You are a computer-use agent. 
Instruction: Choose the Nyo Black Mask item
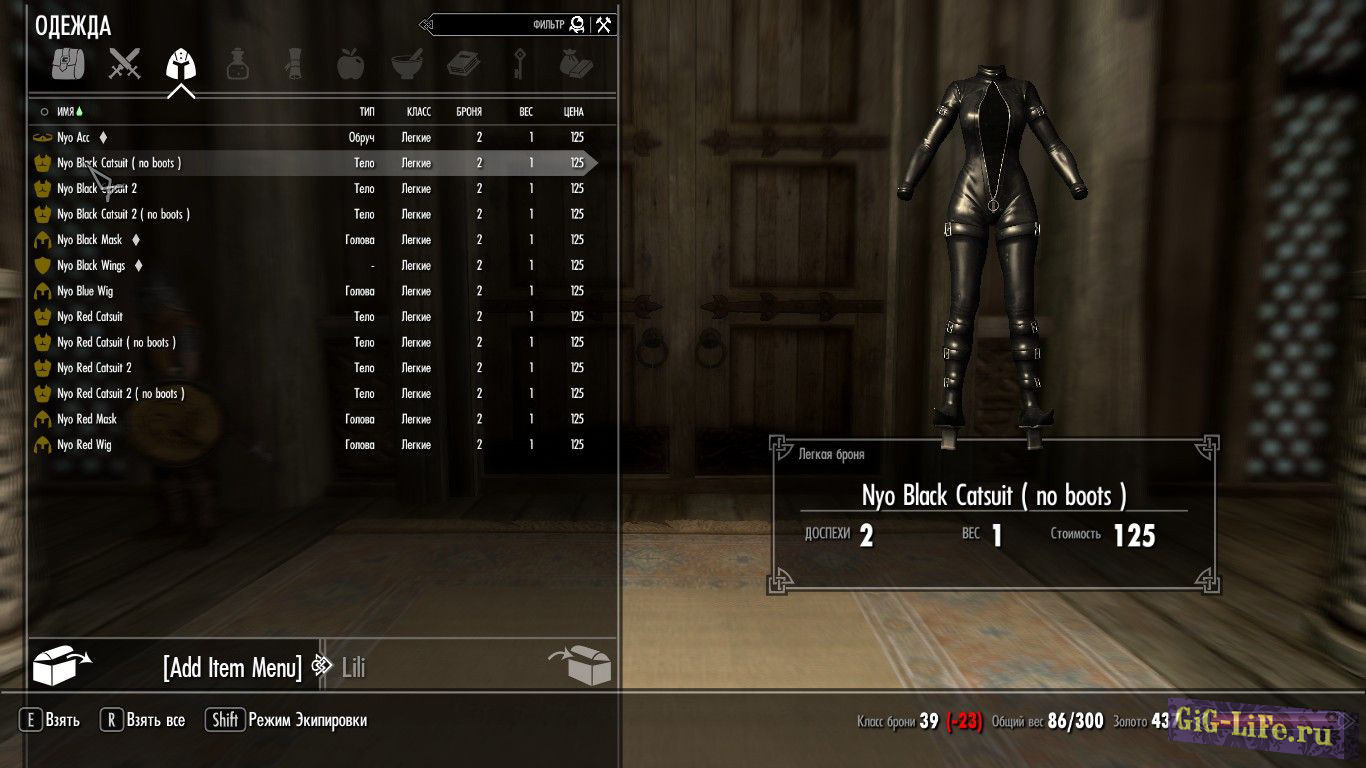tap(90, 240)
